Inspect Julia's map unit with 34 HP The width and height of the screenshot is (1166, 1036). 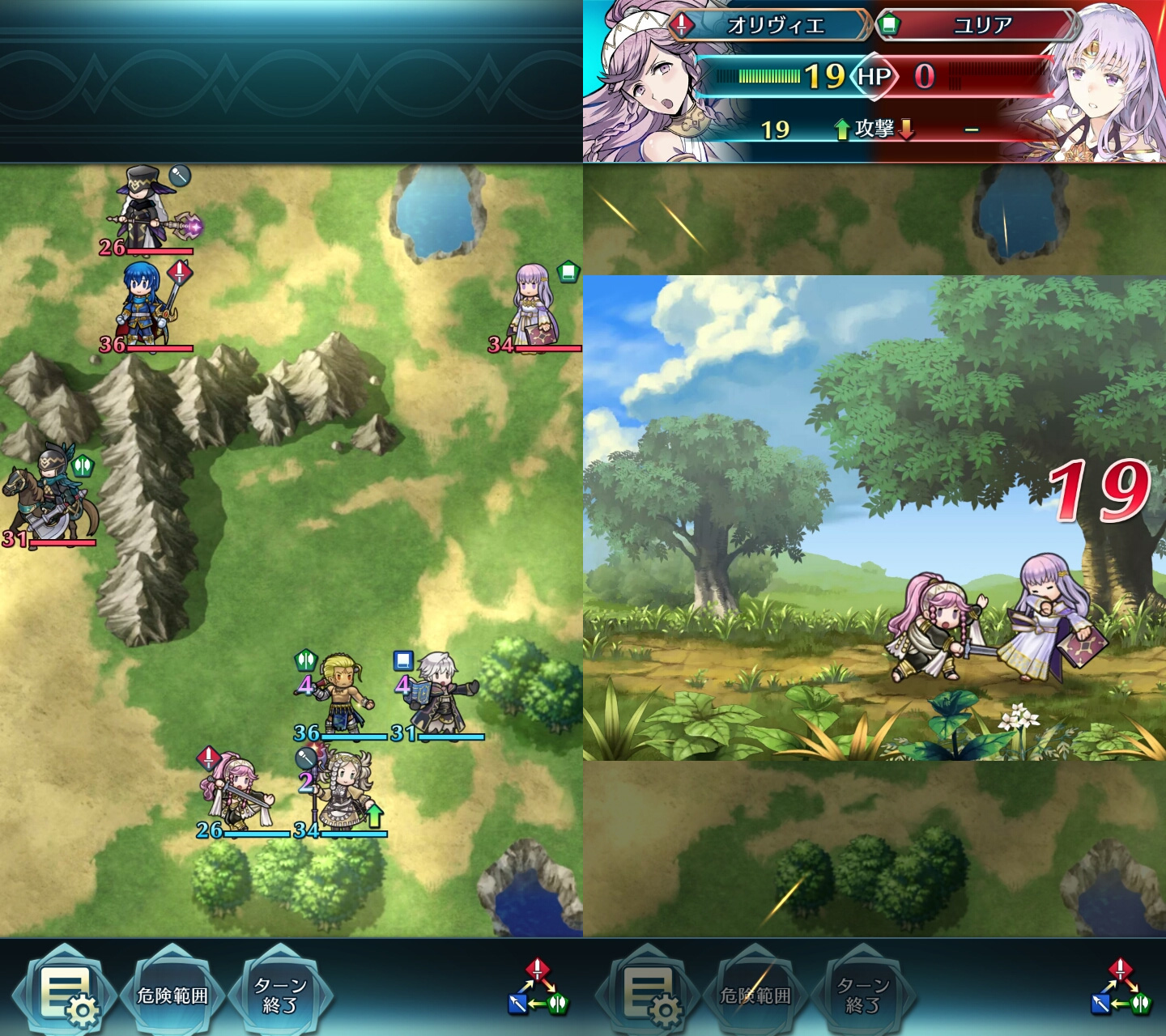(x=534, y=308)
